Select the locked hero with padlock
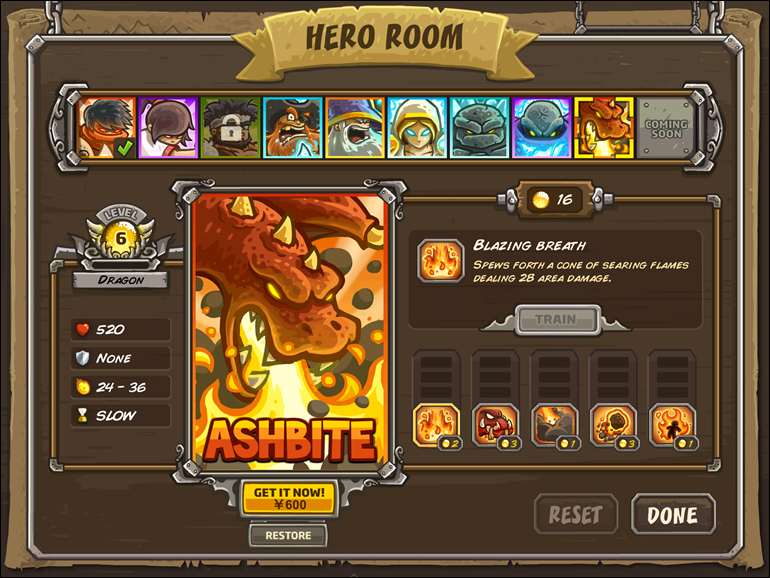770x578 pixels. click(230, 128)
